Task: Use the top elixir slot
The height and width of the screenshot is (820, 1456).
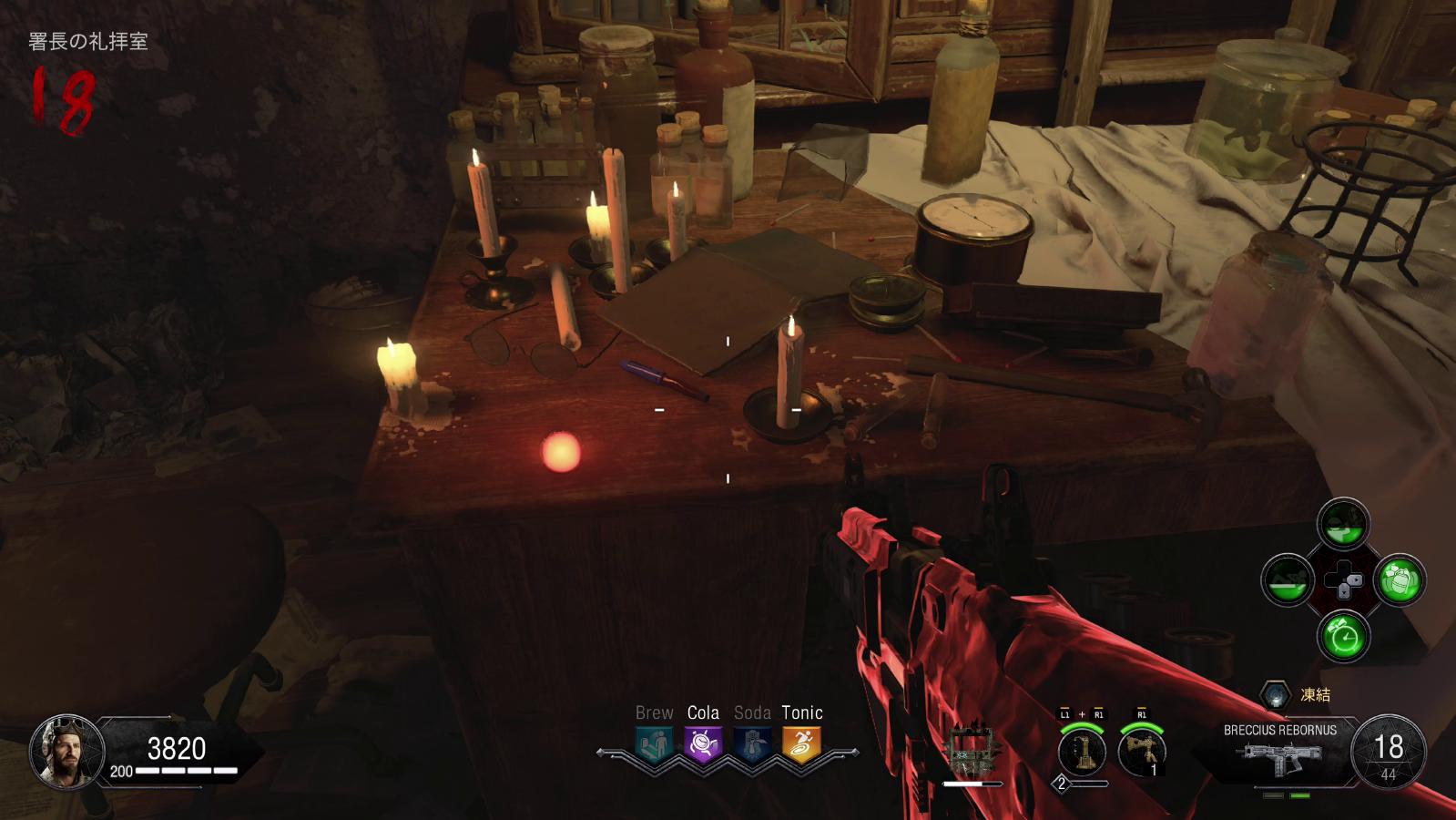Action: click(1343, 524)
